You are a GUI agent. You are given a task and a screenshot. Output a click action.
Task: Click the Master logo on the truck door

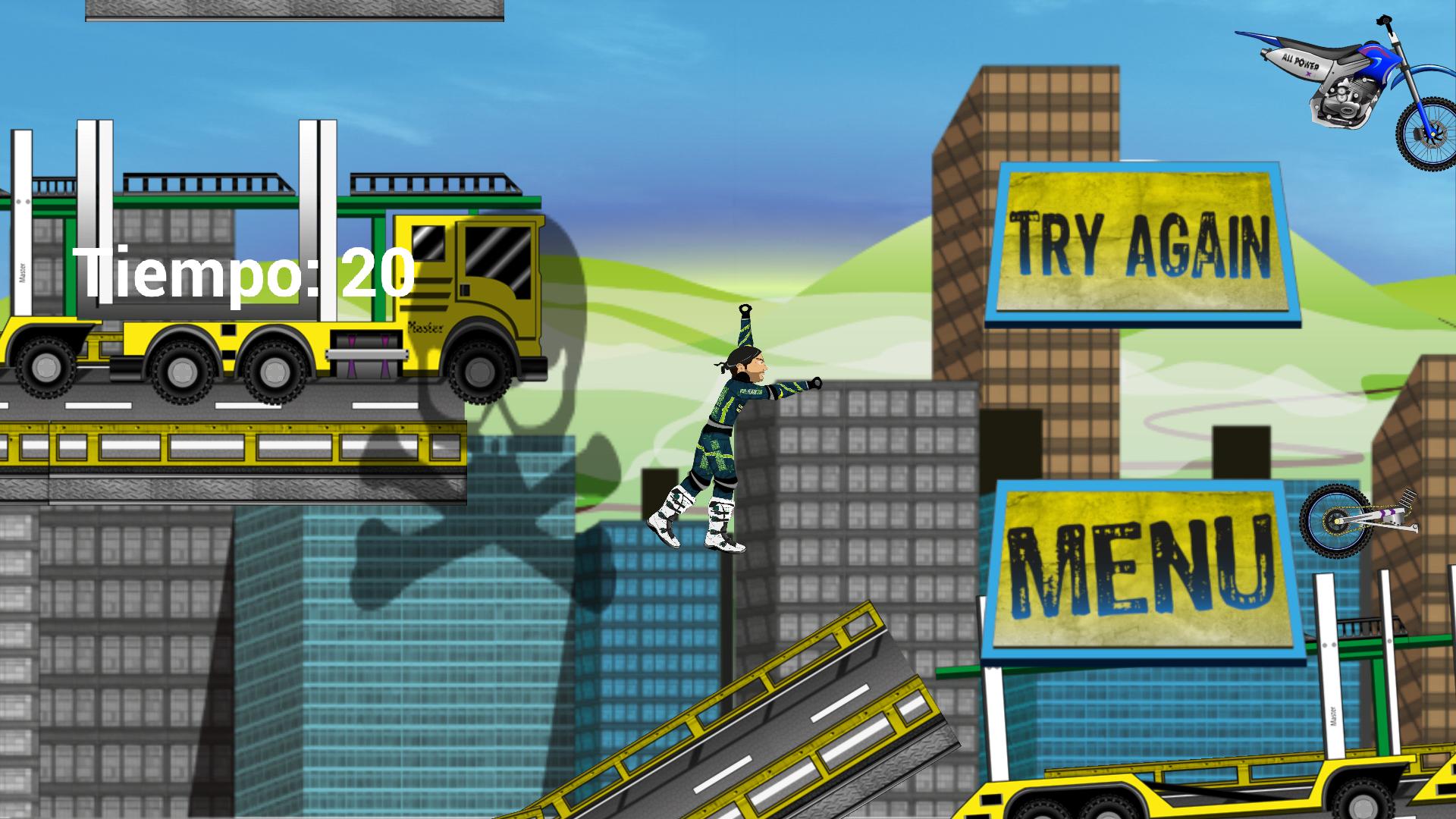425,328
